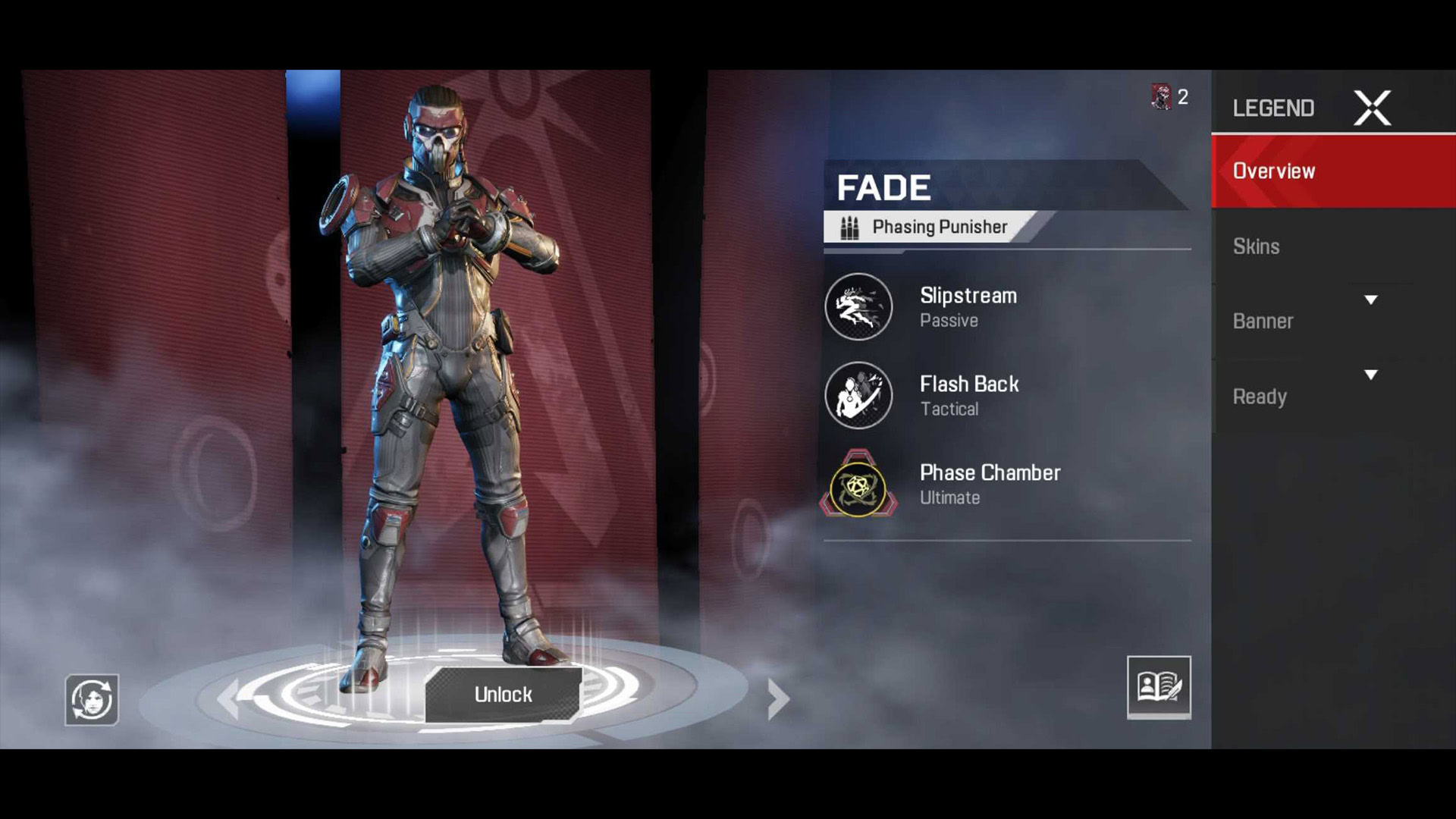Unlock the Fade legend
Image resolution: width=1456 pixels, height=819 pixels.
point(503,694)
